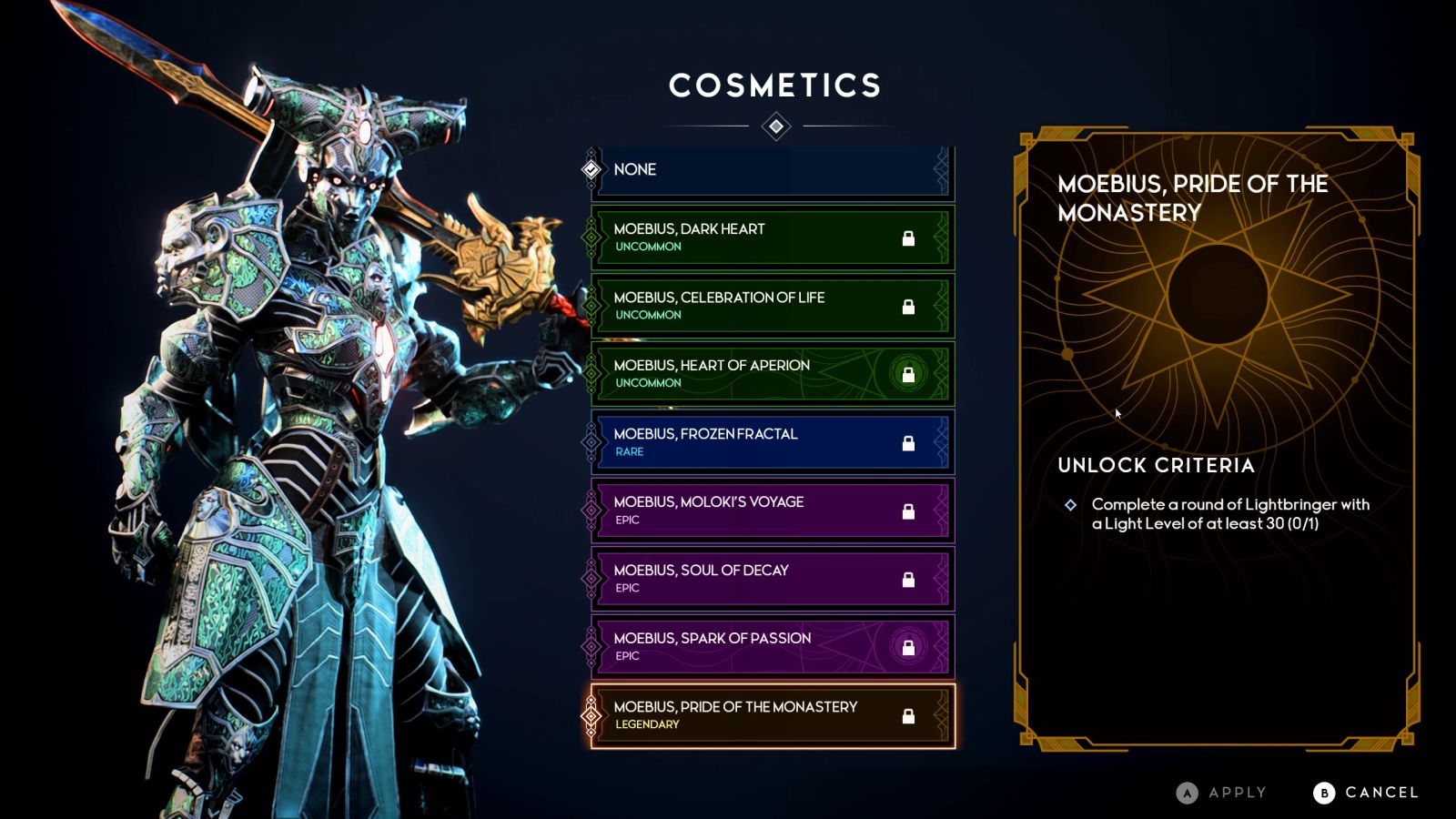Pick the Moebius, Heart of Aperion skin
The width and height of the screenshot is (1456, 819).
click(x=772, y=374)
